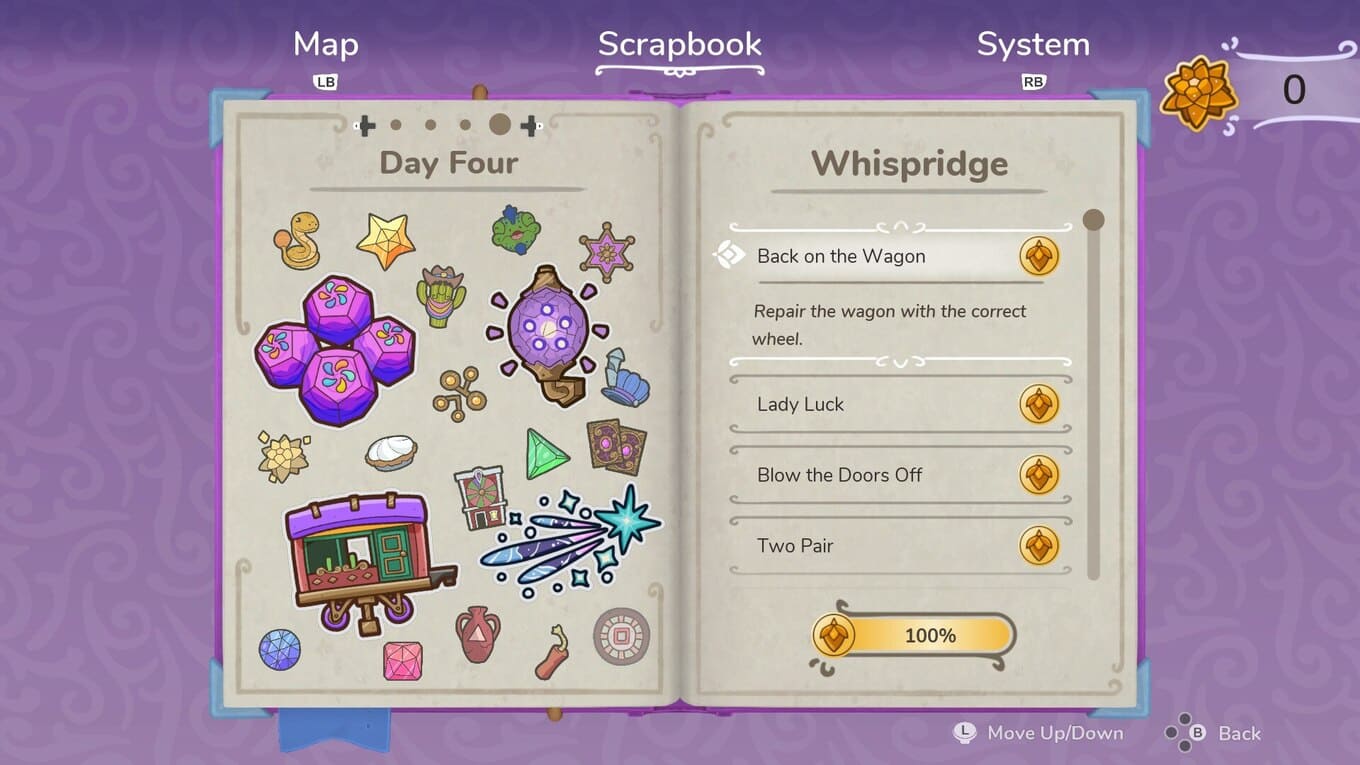Select the snake sticker
1360x765 pixels.
click(297, 241)
